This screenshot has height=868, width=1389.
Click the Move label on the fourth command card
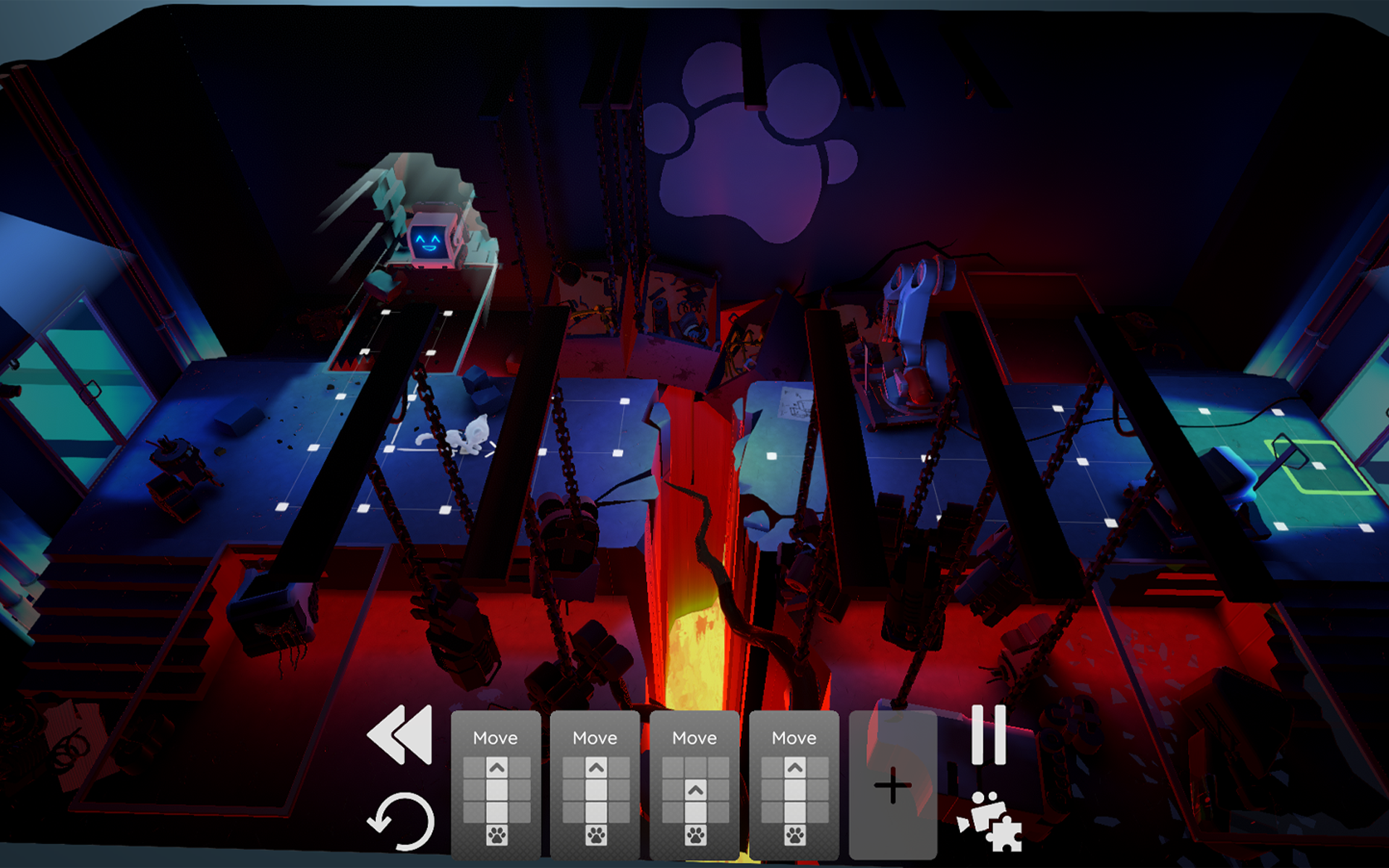click(x=794, y=737)
